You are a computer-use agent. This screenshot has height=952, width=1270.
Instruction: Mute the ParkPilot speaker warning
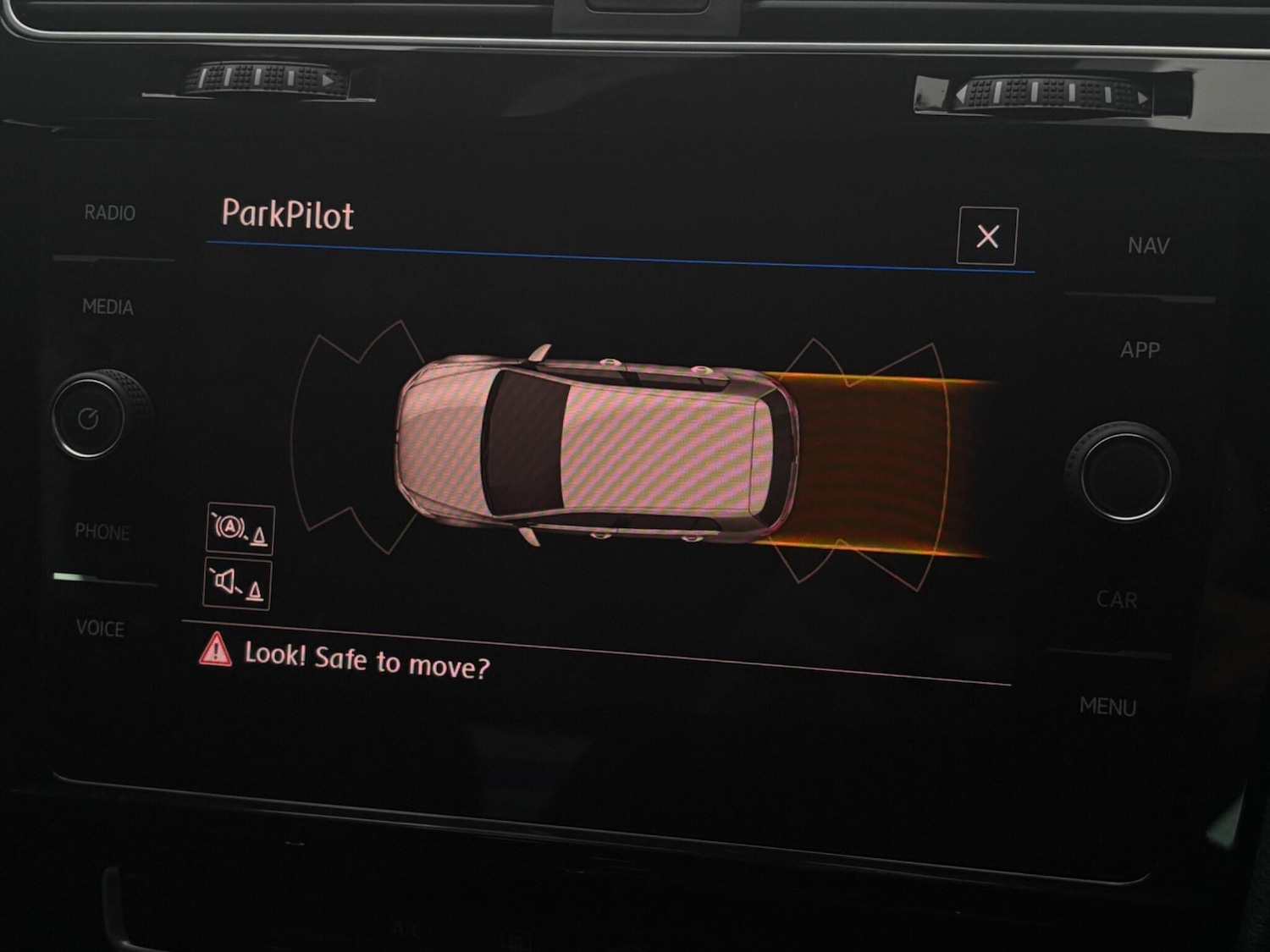[x=238, y=583]
